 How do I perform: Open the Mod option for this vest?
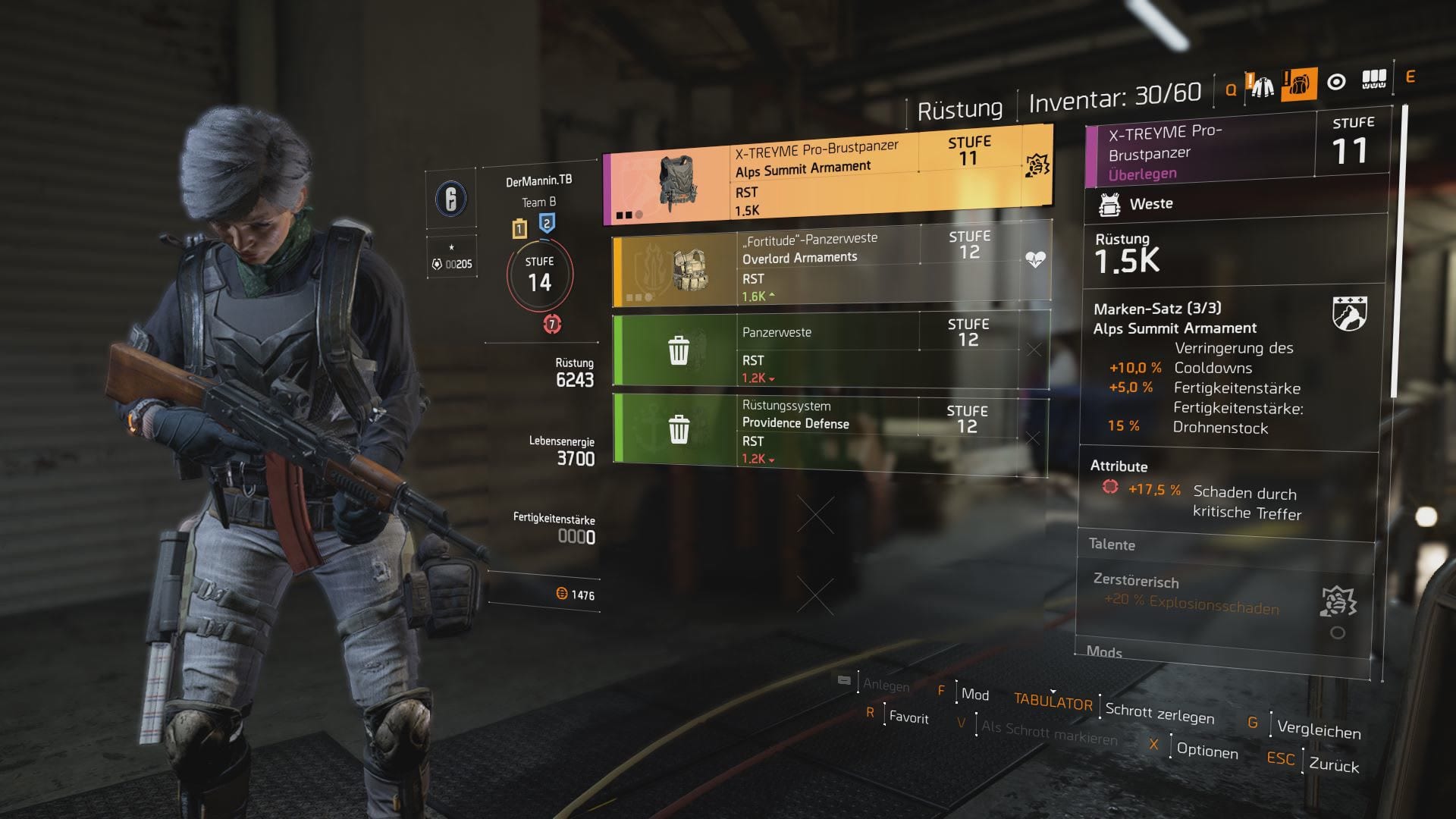974,695
